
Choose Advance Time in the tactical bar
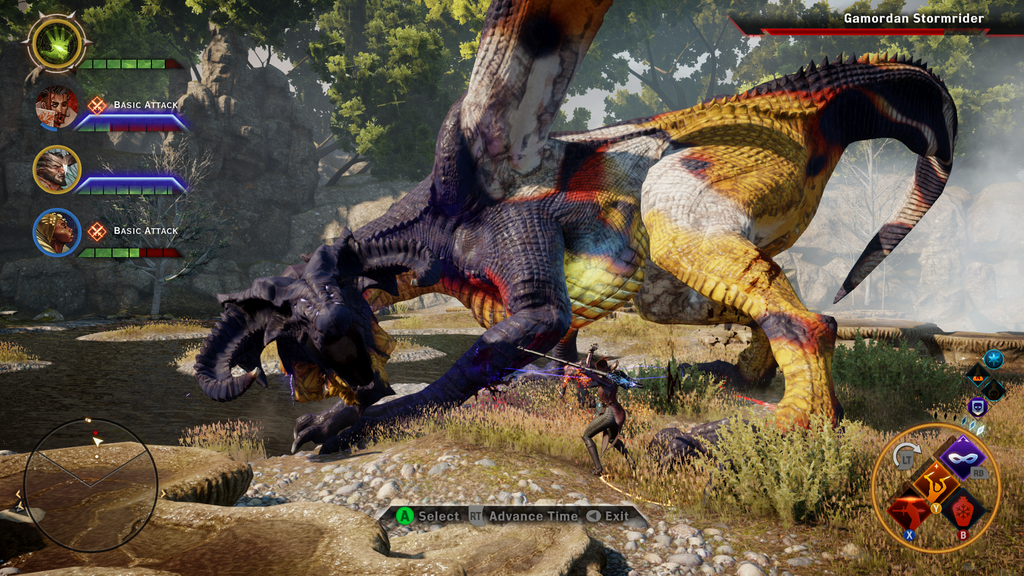[532, 516]
